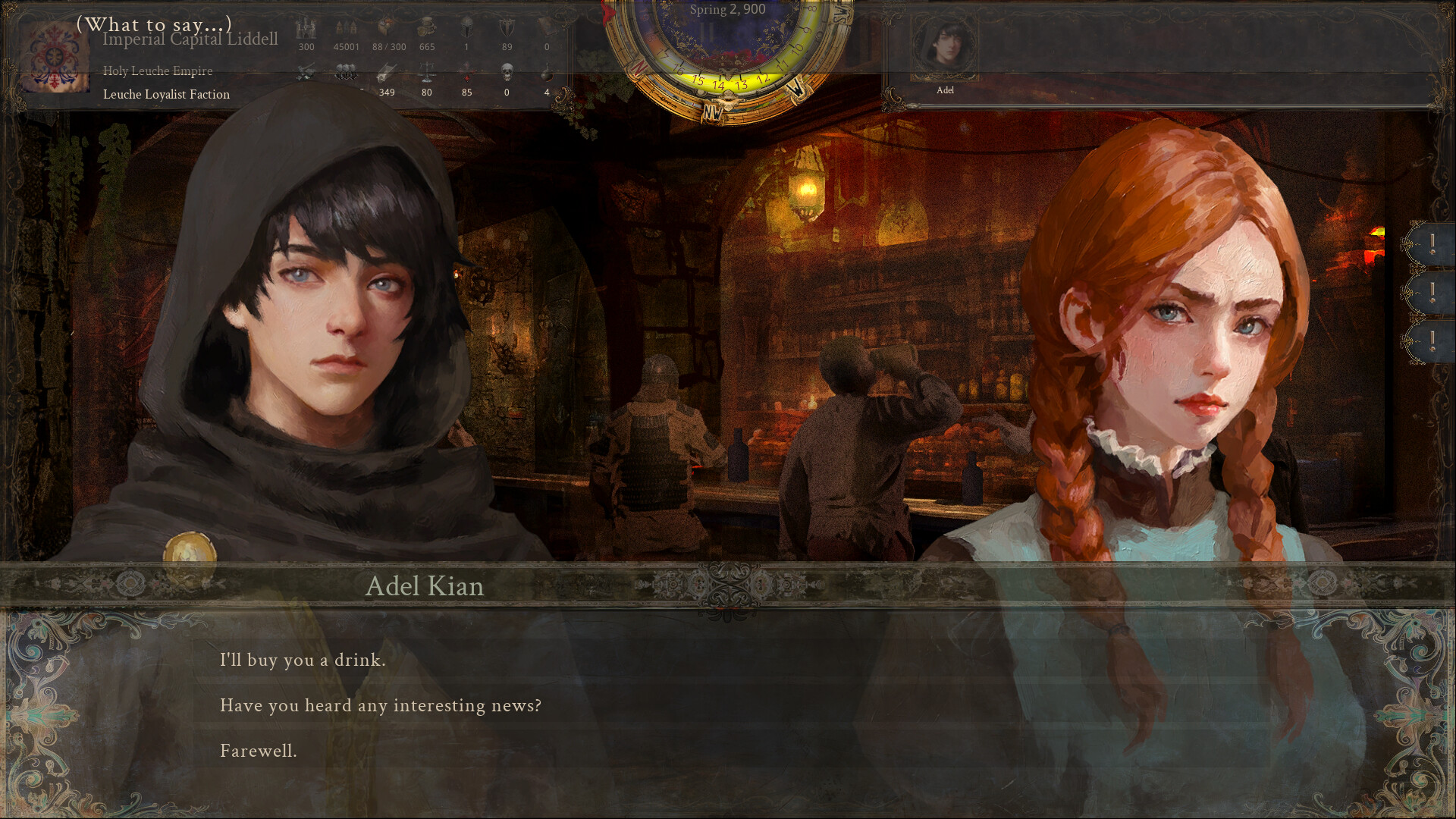Choose the "I'll buy you a drink." option
This screenshot has width=1456, height=819.
point(303,661)
